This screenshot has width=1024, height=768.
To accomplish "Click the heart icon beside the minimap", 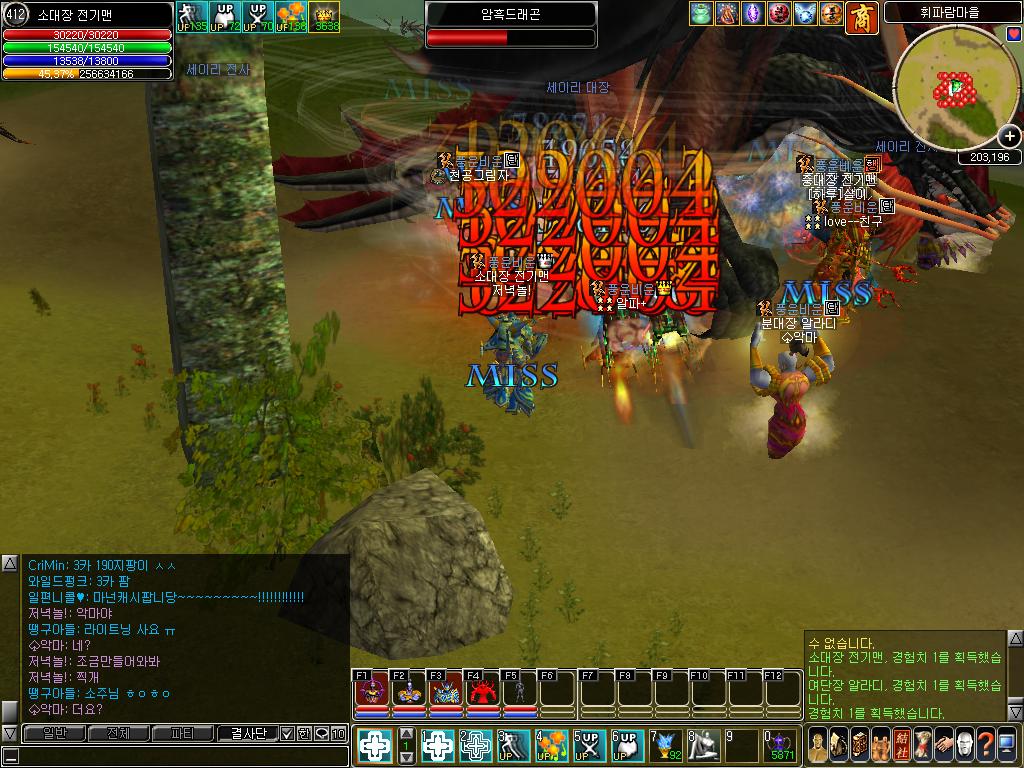I will (1014, 33).
